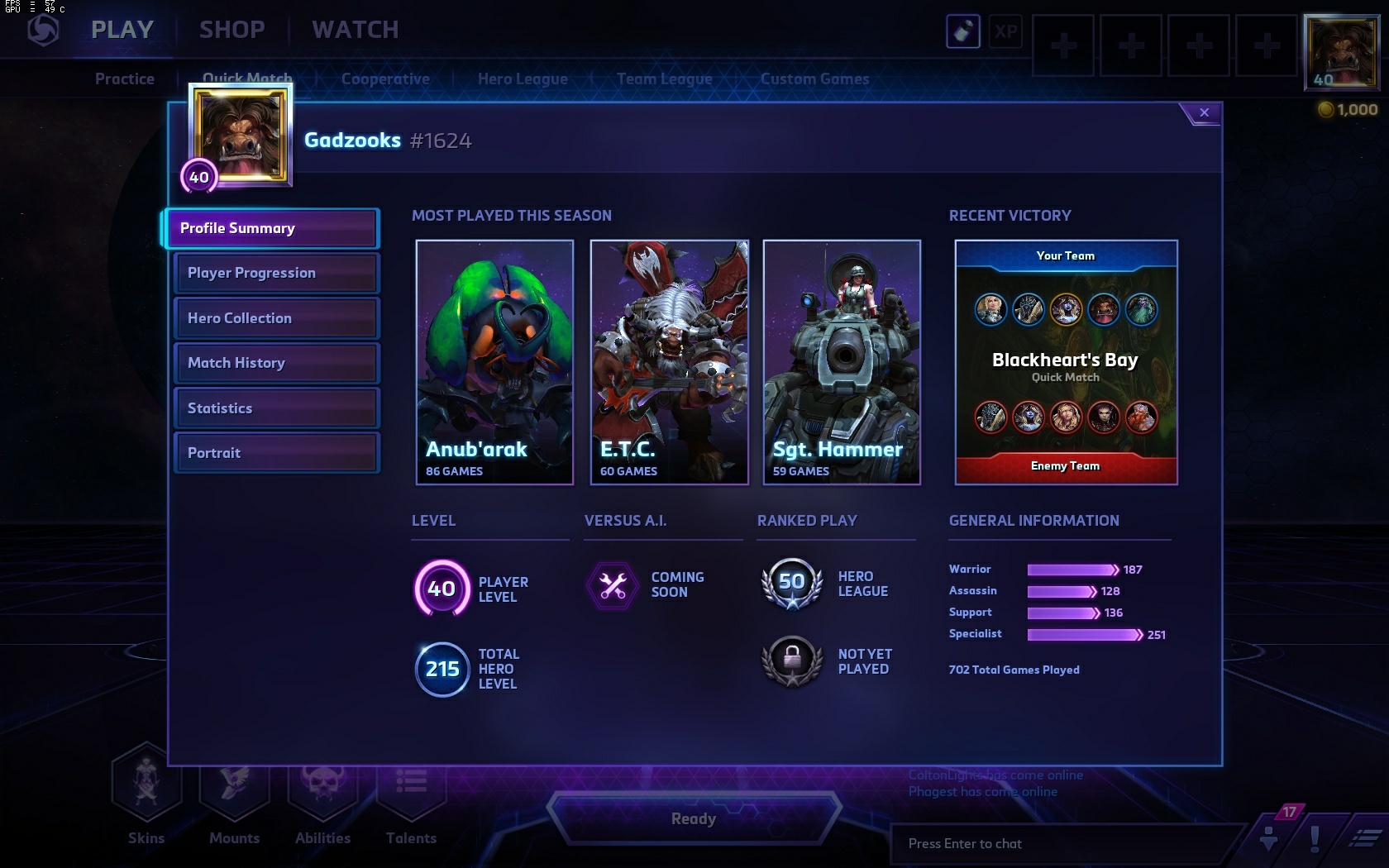
Task: Open the Shop menu
Action: (231, 30)
